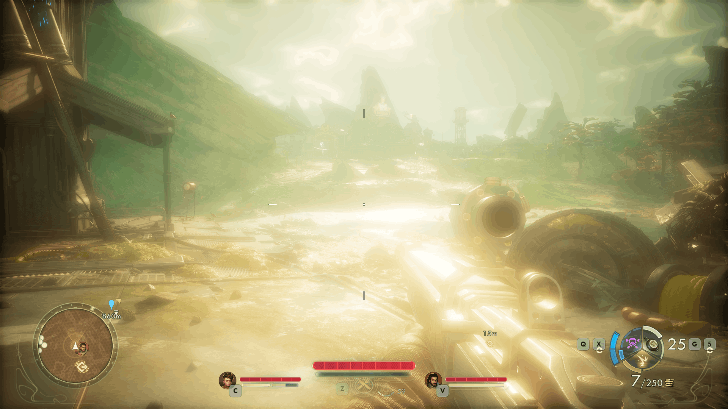
Task: Click the blue waypoint marker above minimap
Action: 112,302
